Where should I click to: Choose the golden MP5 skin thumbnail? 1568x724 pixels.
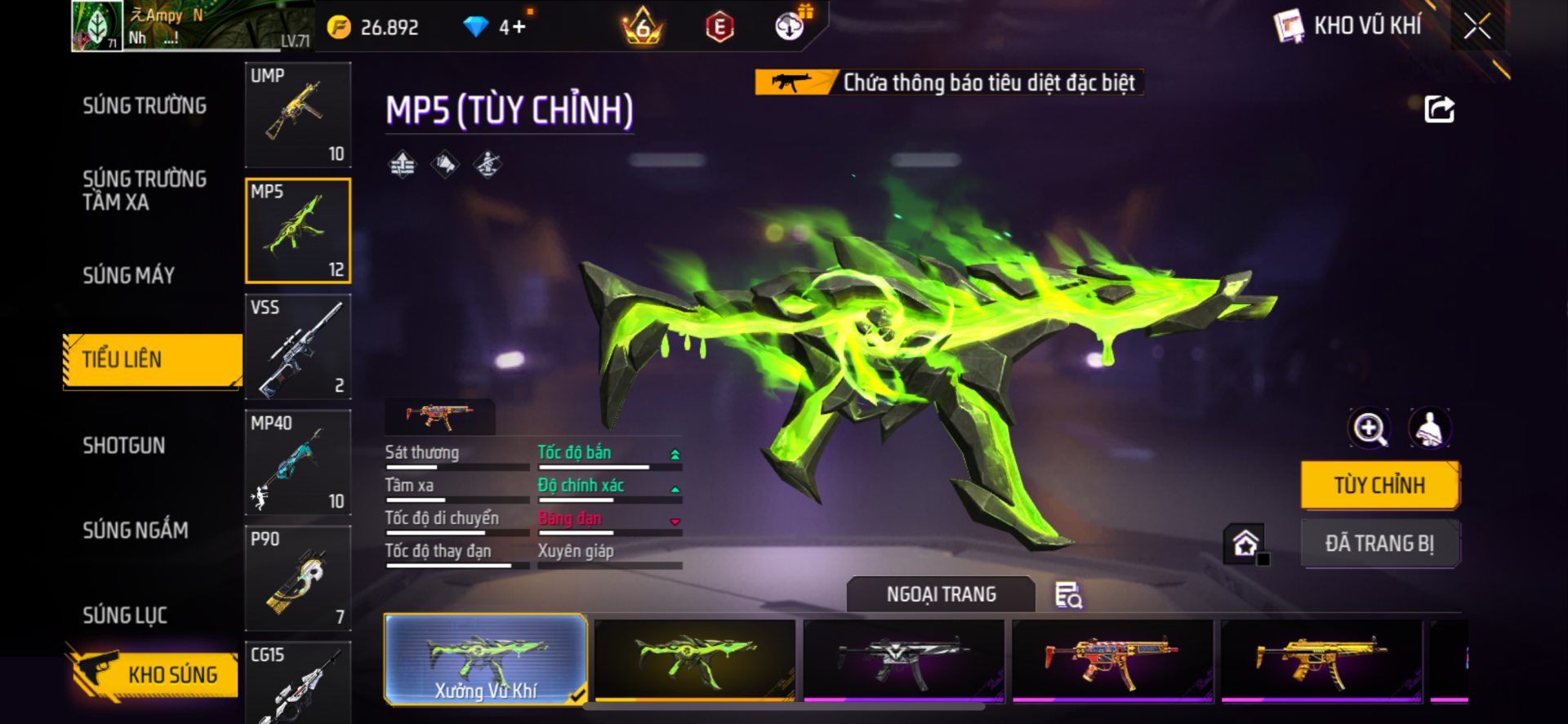tap(1321, 660)
